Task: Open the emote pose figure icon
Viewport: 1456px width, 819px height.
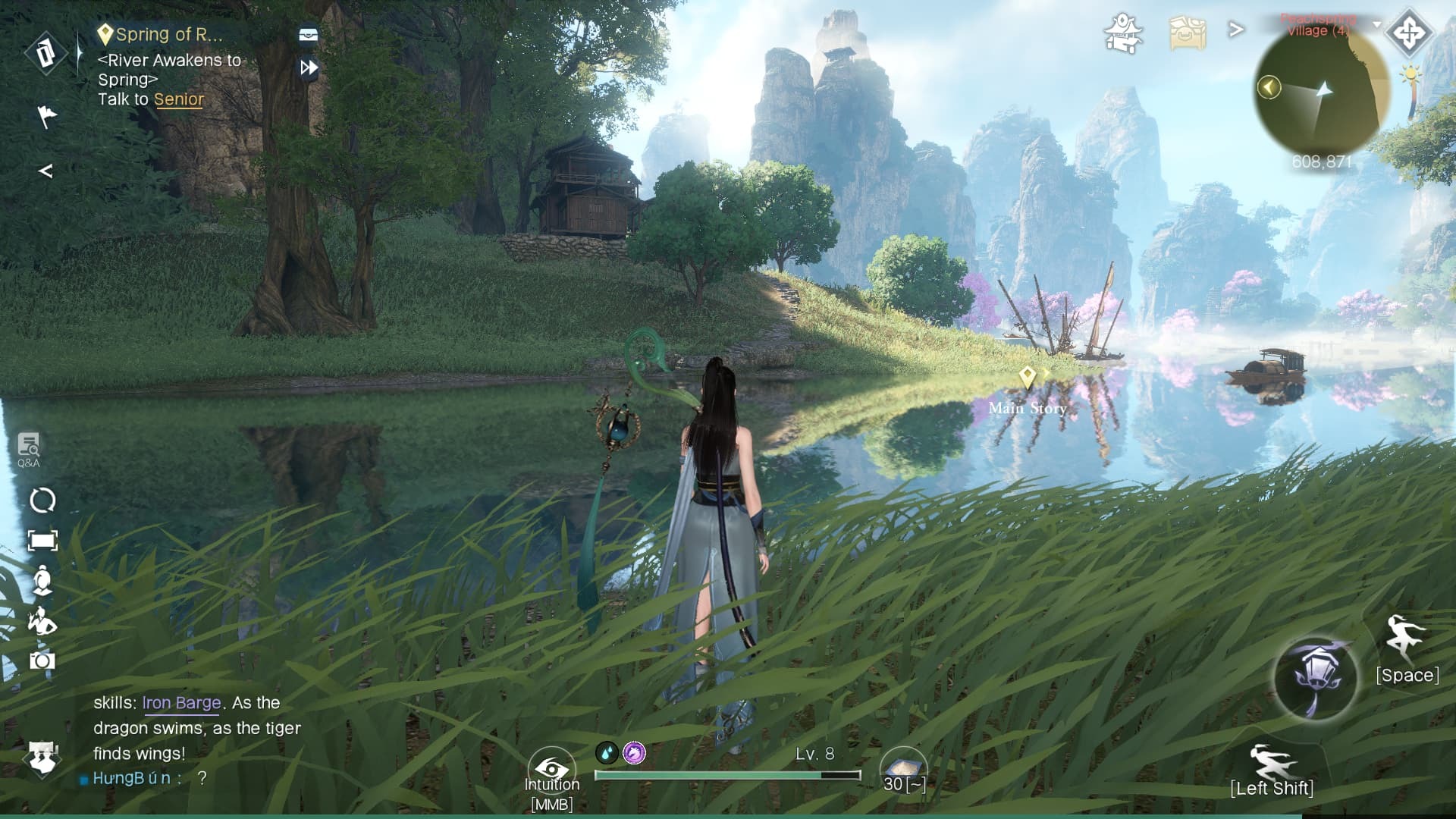Action: 42,621
